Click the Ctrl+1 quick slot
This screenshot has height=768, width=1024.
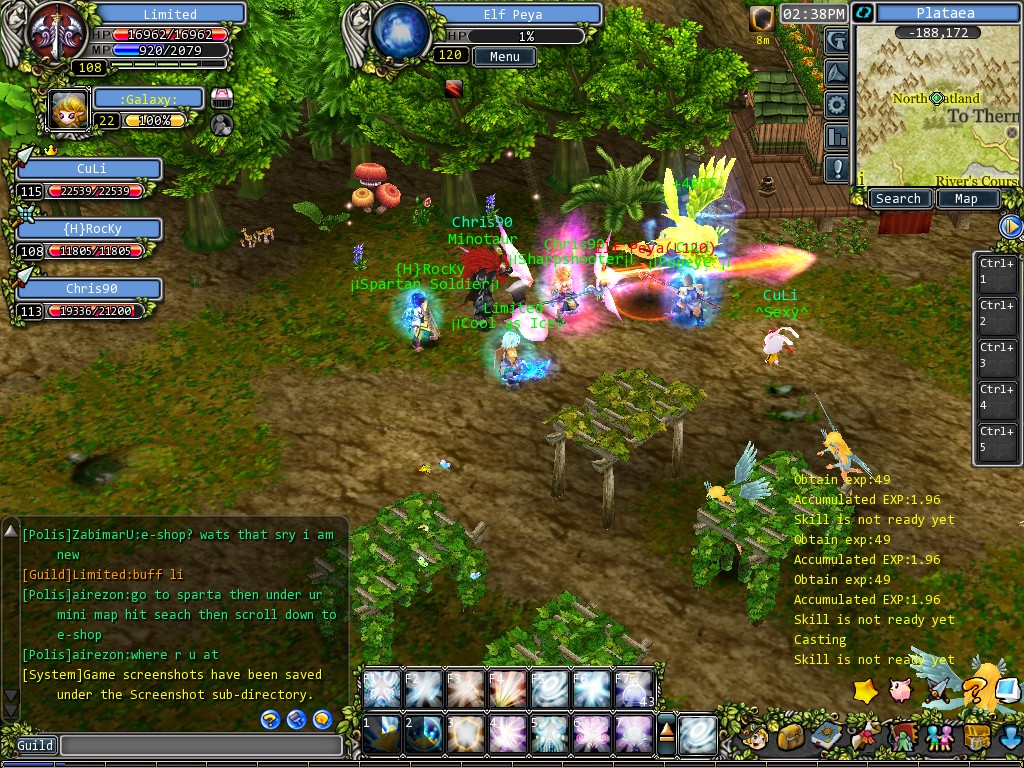[x=996, y=271]
